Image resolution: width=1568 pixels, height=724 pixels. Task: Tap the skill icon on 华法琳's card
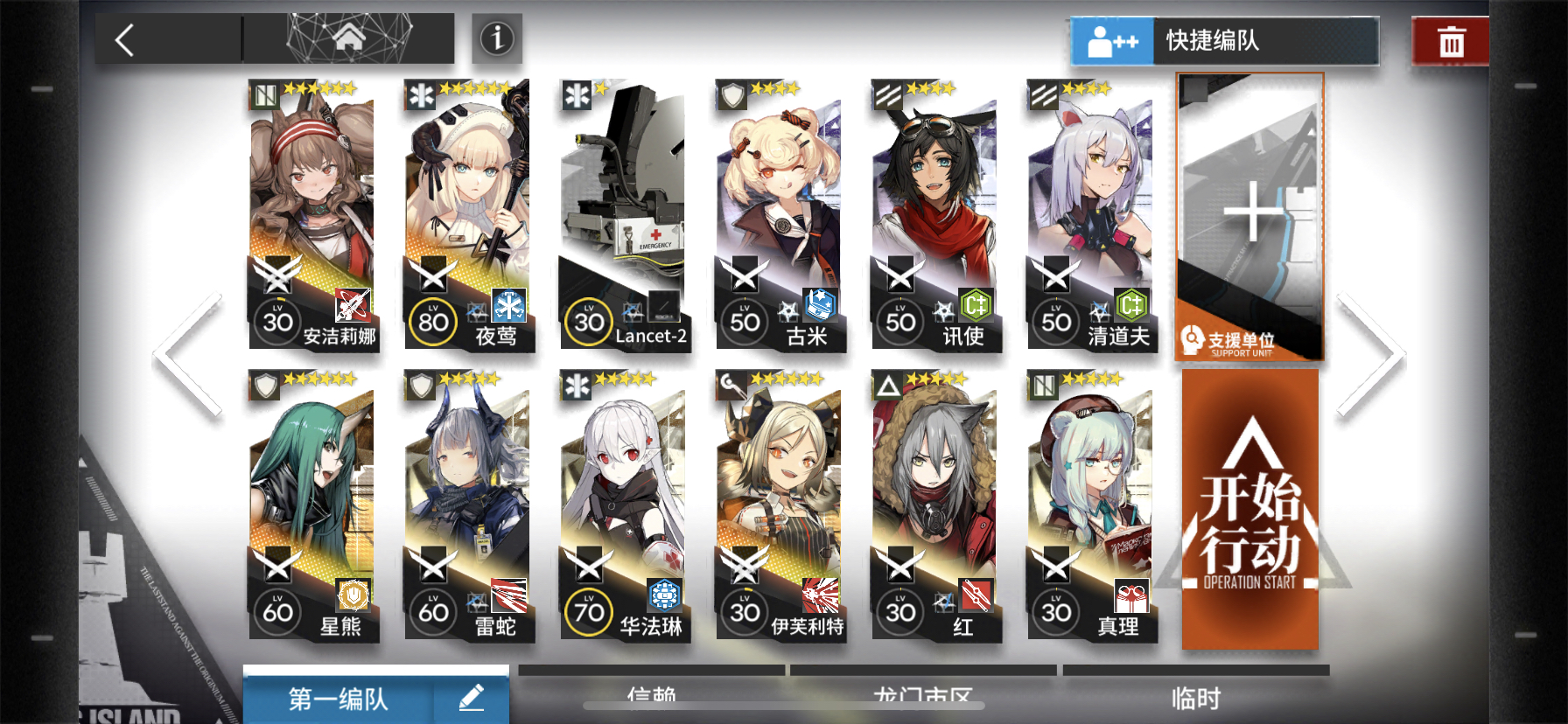(665, 597)
